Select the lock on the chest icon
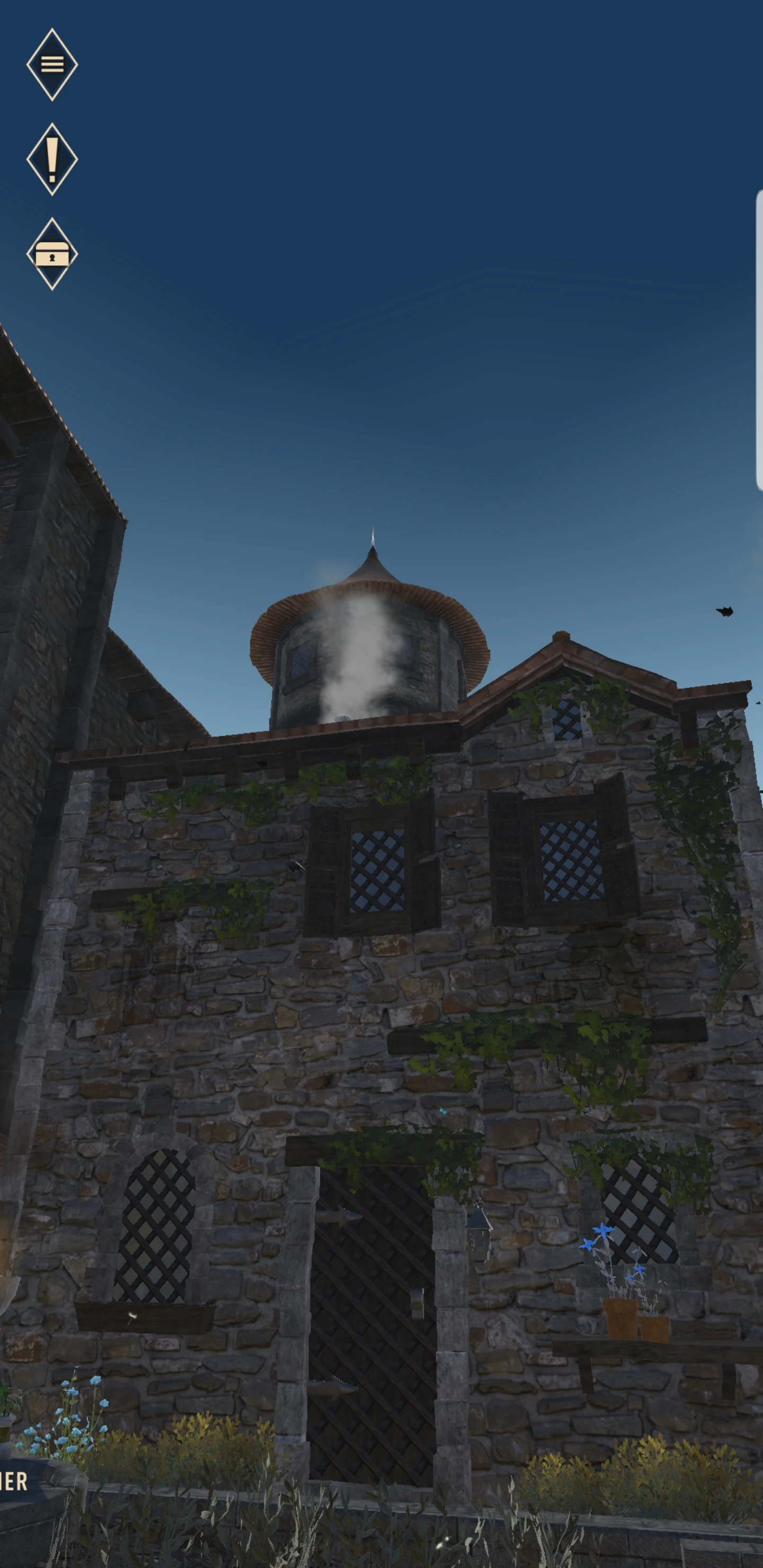Viewport: 763px width, 1568px height. (x=52, y=259)
